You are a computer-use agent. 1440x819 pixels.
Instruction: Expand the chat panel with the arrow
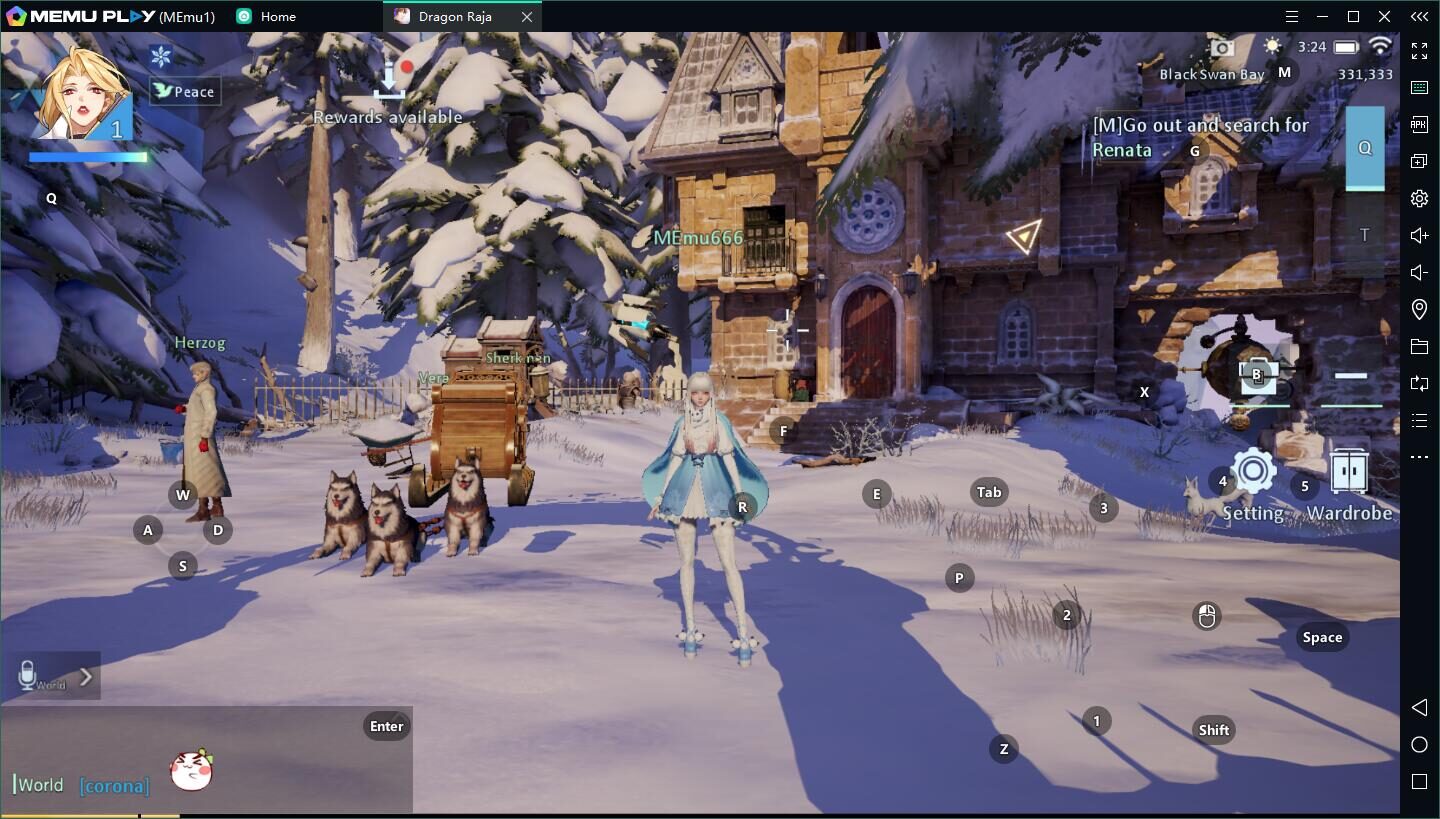(x=86, y=677)
